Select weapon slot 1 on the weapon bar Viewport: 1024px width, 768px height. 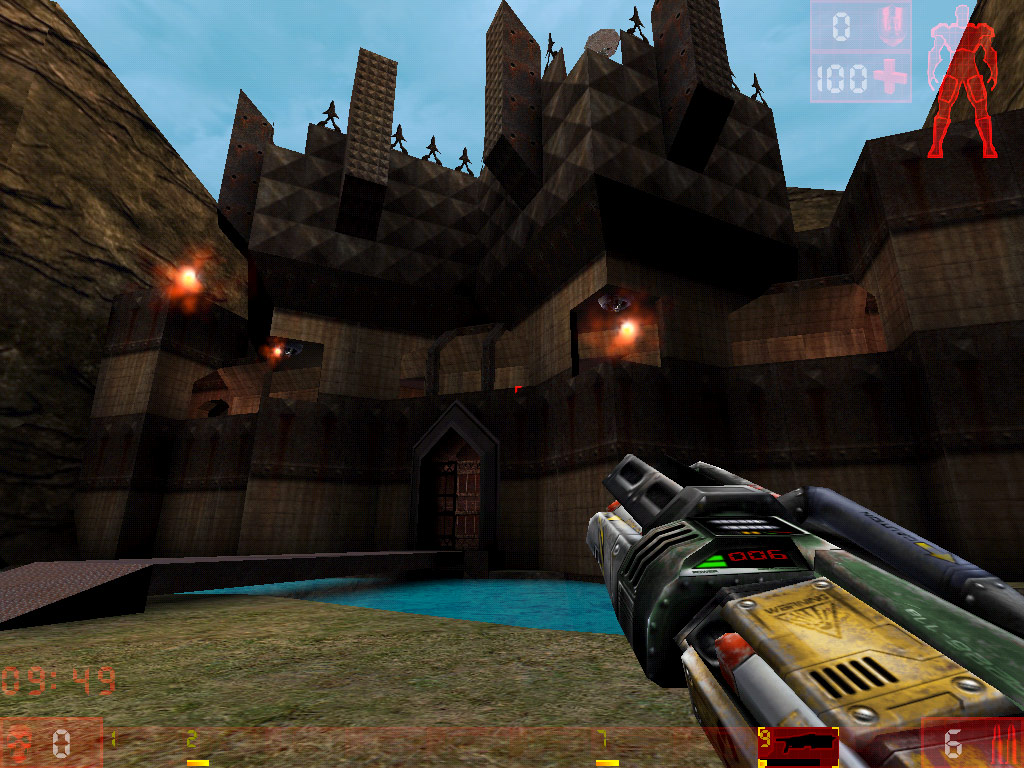(x=114, y=743)
